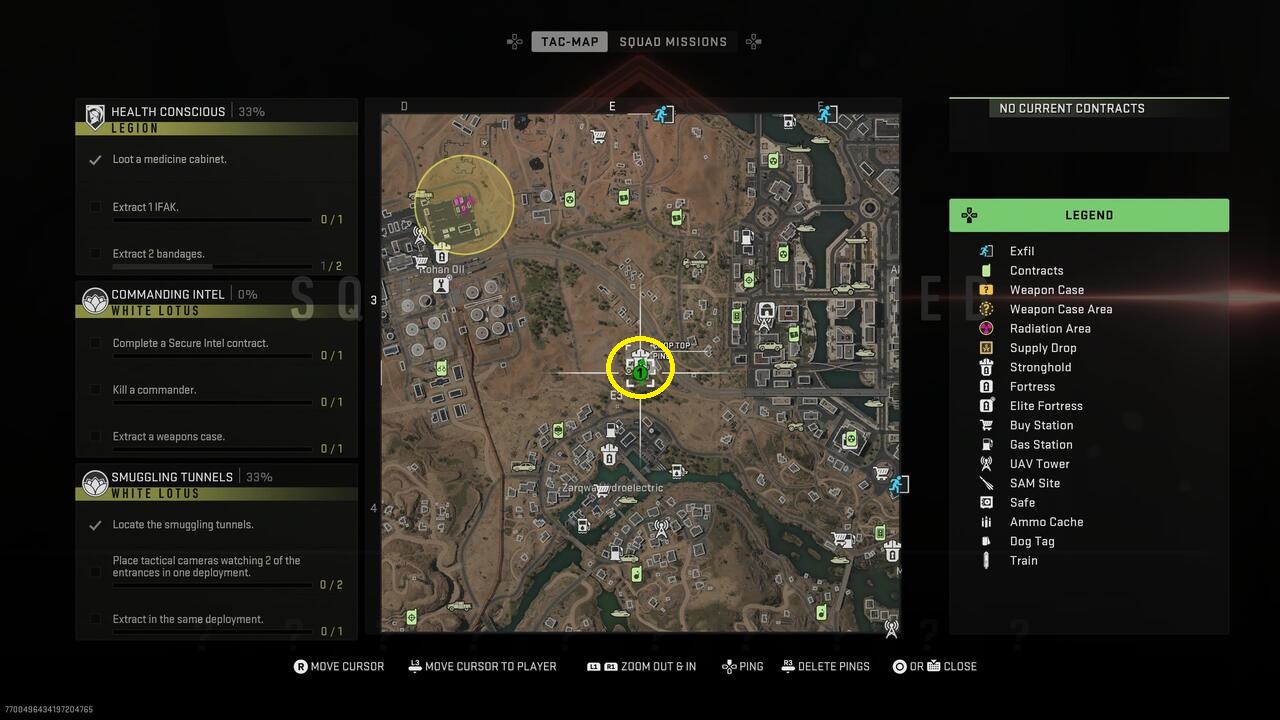Select the Weapon Case legend icon

[985, 289]
